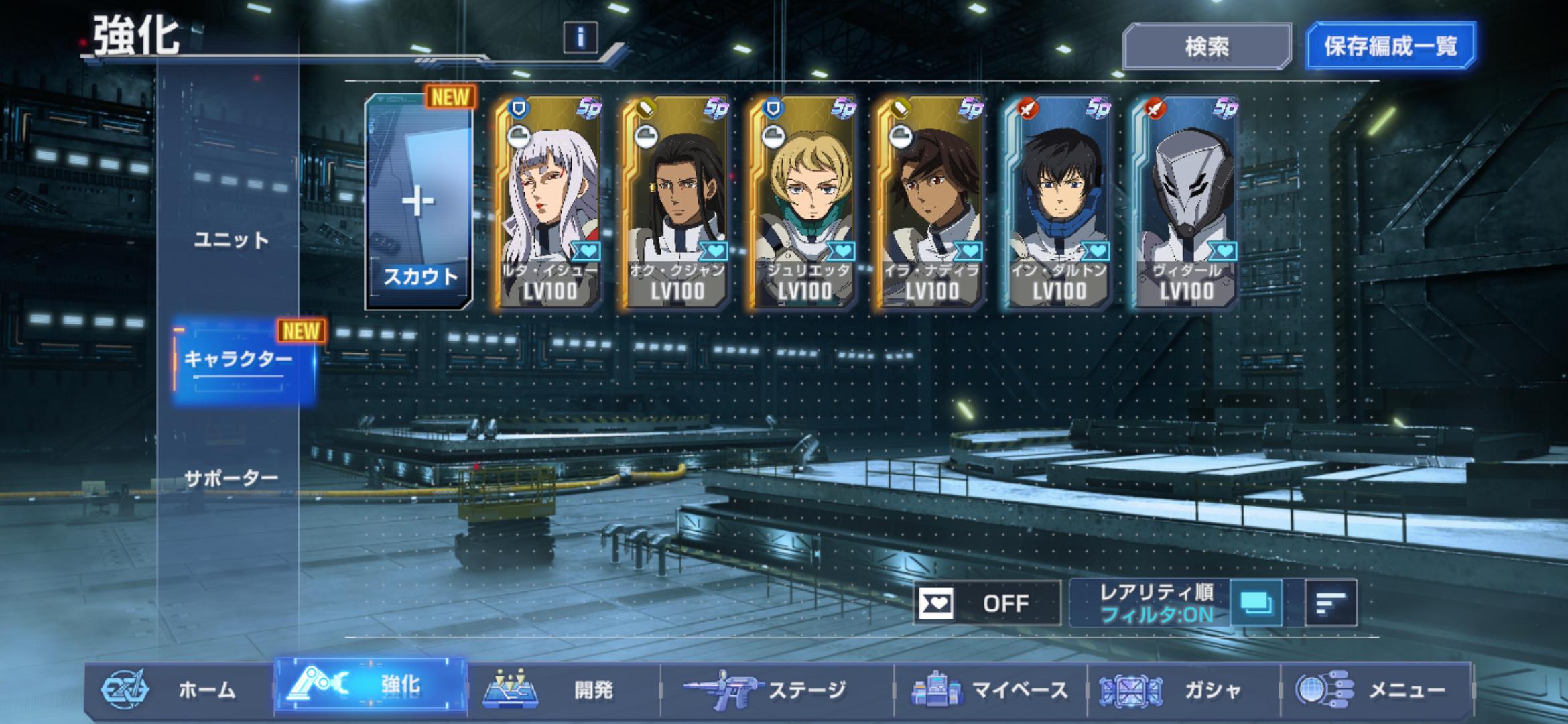Image resolution: width=1568 pixels, height=724 pixels.
Task: Choose the long black-haired character card
Action: point(676,202)
